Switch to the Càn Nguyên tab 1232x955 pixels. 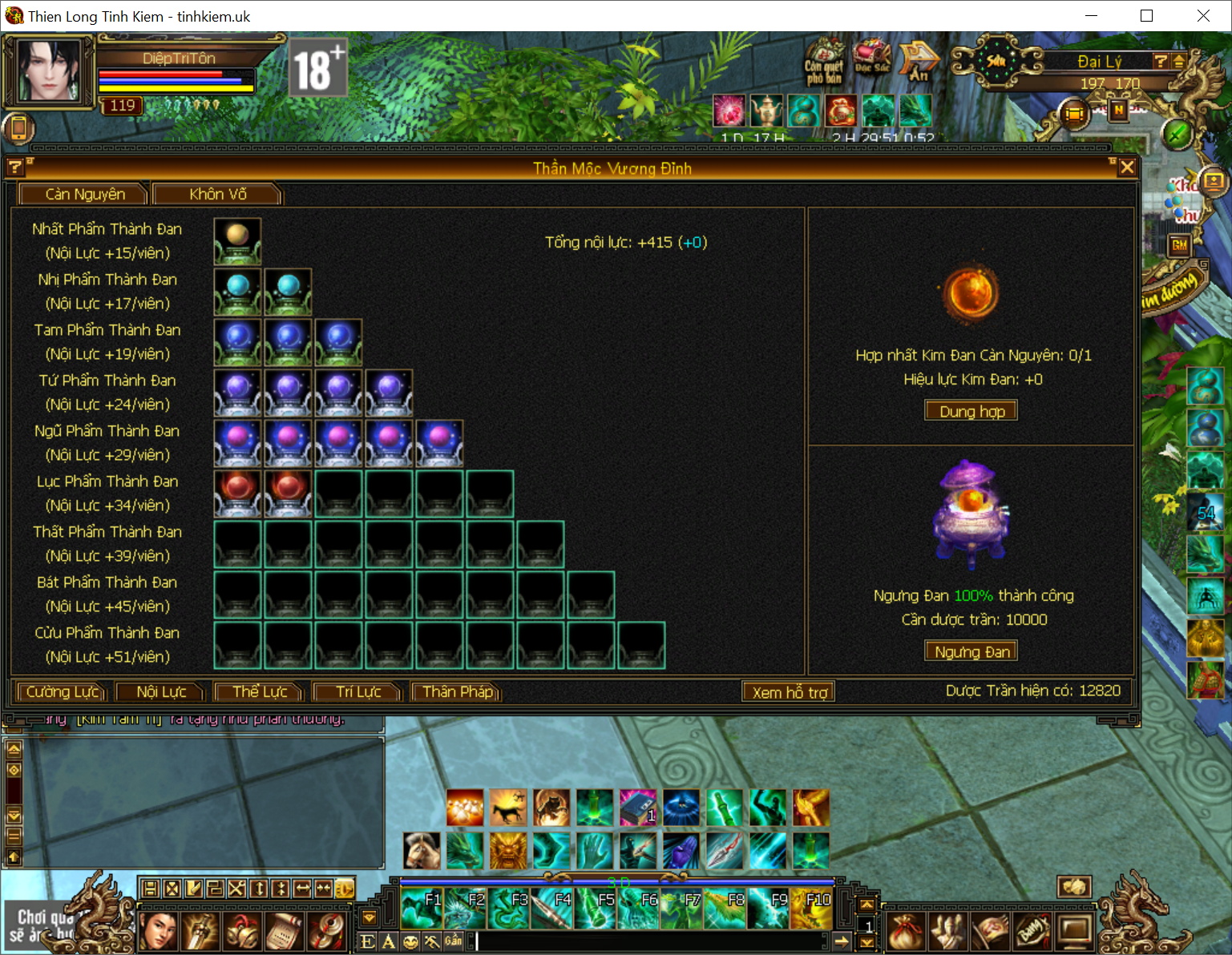pyautogui.click(x=84, y=194)
